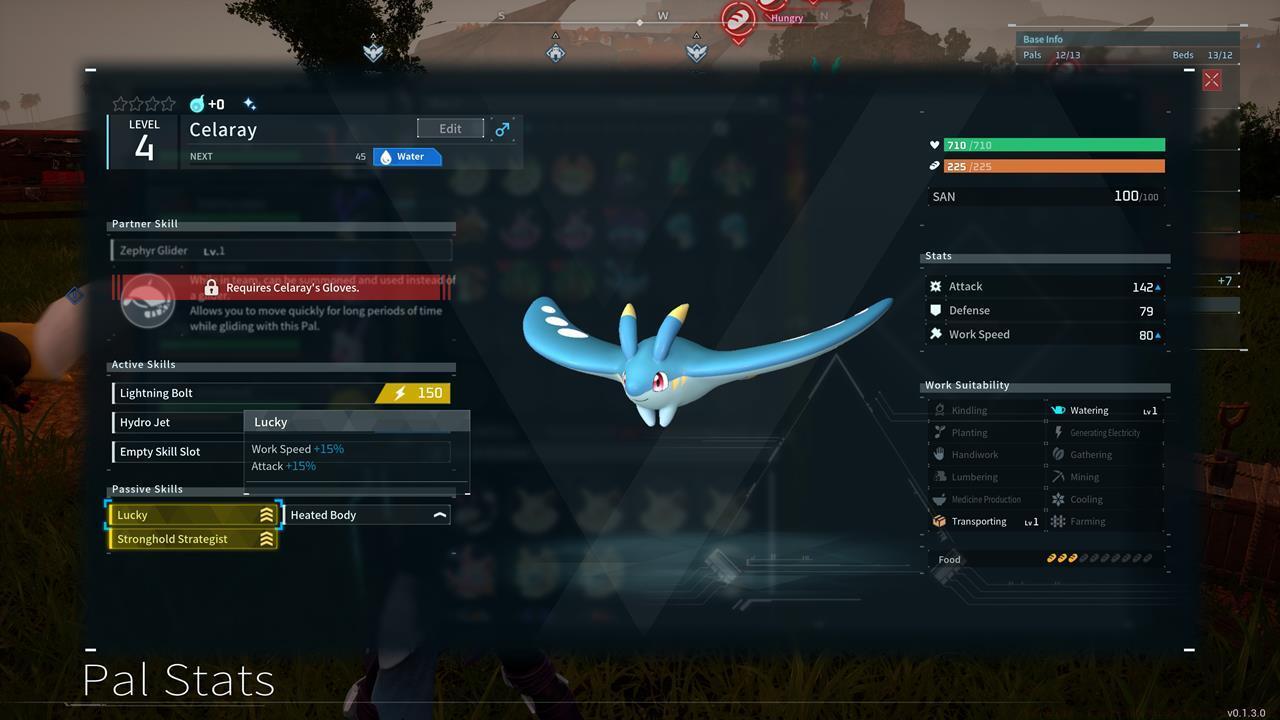Screen dimensions: 1280x720
Task: Toggle the first star rating above Celaray
Action: (120, 103)
